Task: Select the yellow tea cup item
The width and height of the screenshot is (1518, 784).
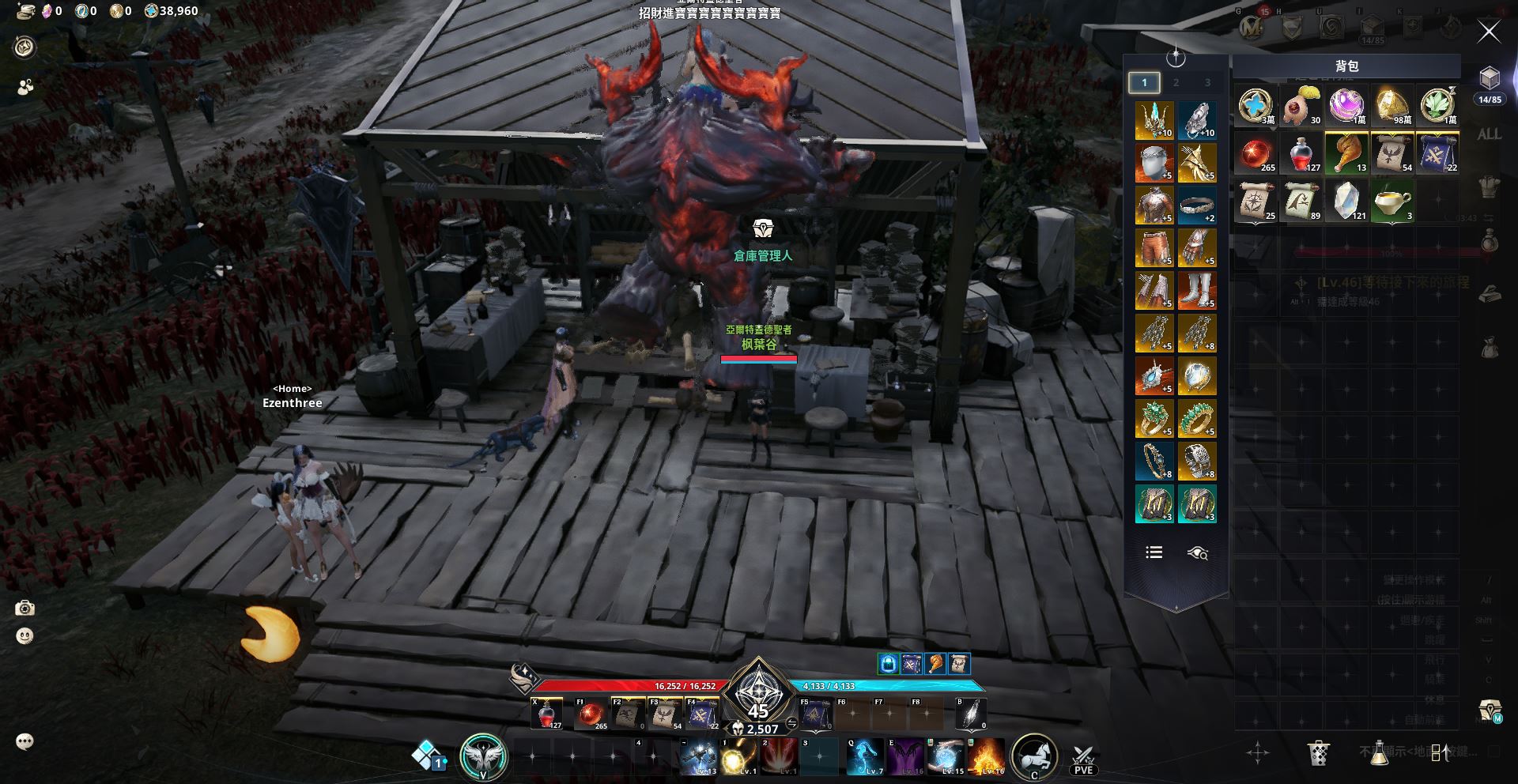Action: 1391,201
